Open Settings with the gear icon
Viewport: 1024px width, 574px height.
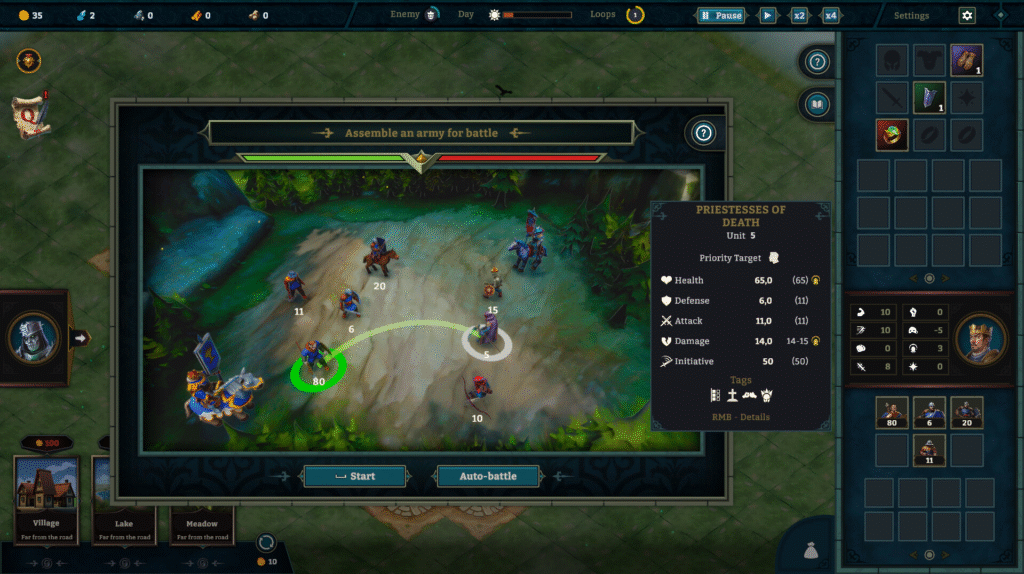[x=966, y=16]
